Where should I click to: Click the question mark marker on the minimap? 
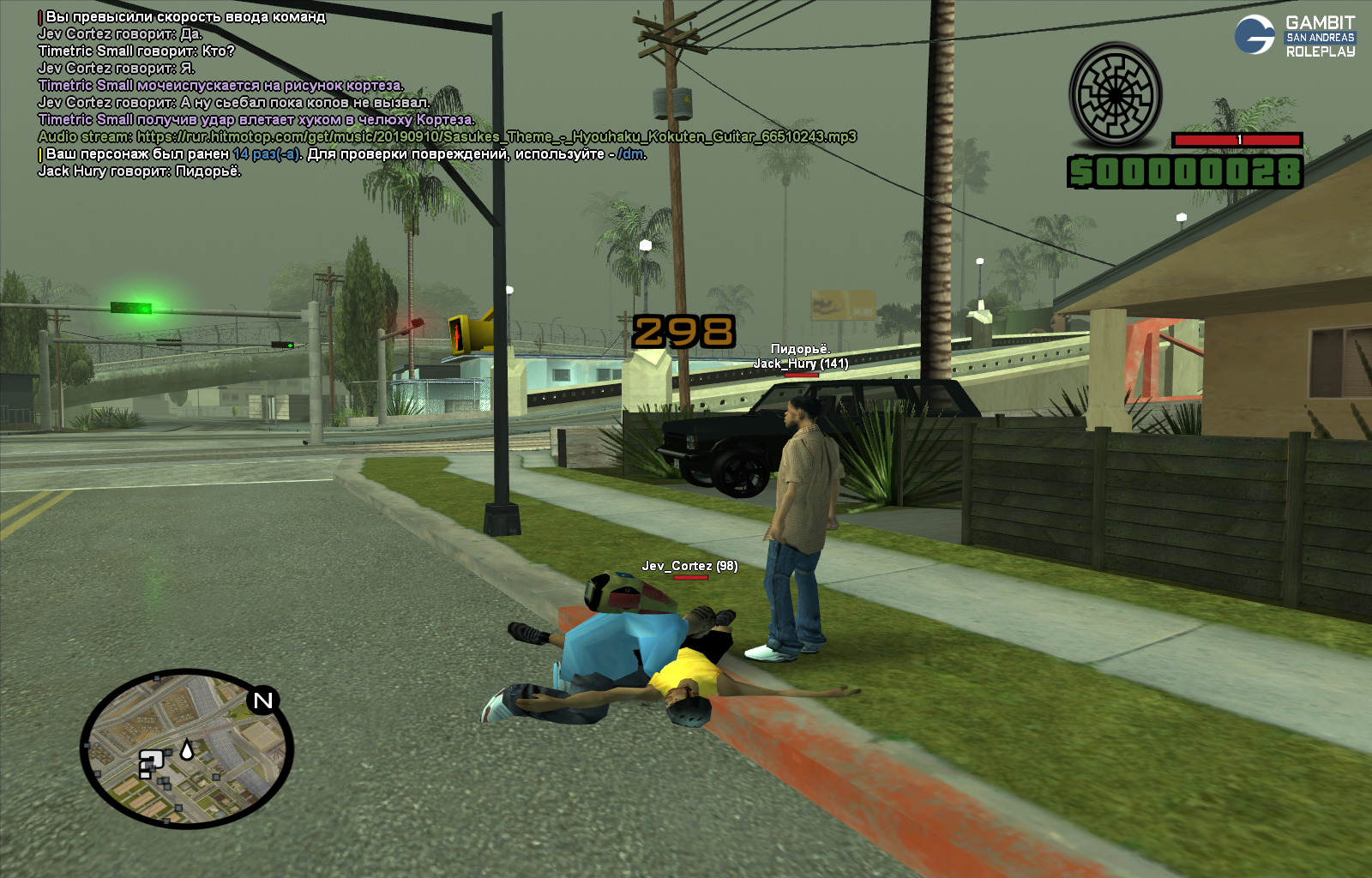pos(151,762)
